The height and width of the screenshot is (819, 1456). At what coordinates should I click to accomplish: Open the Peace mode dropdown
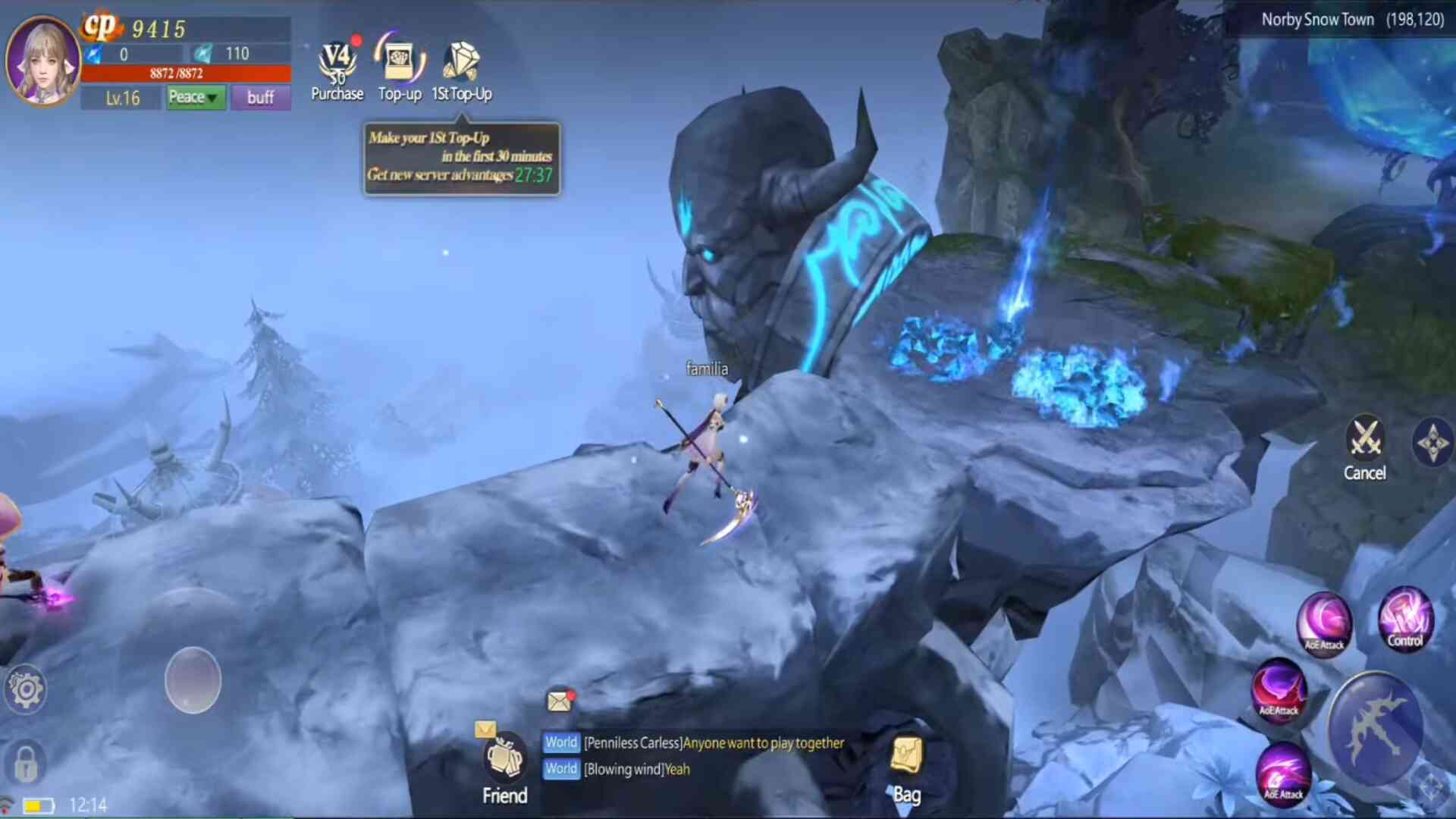click(195, 97)
